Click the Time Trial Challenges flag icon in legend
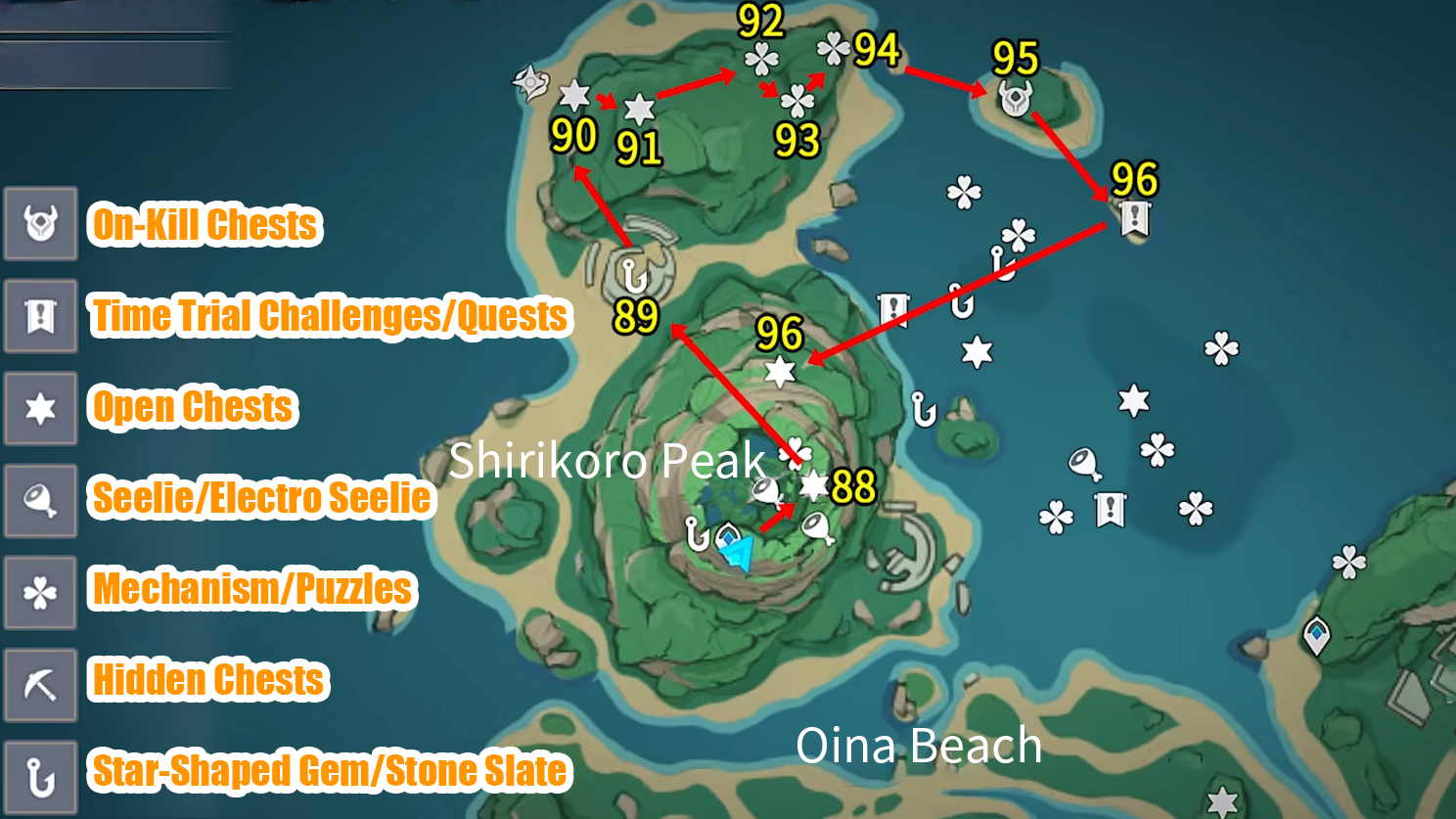Image resolution: width=1456 pixels, height=819 pixels. [40, 315]
